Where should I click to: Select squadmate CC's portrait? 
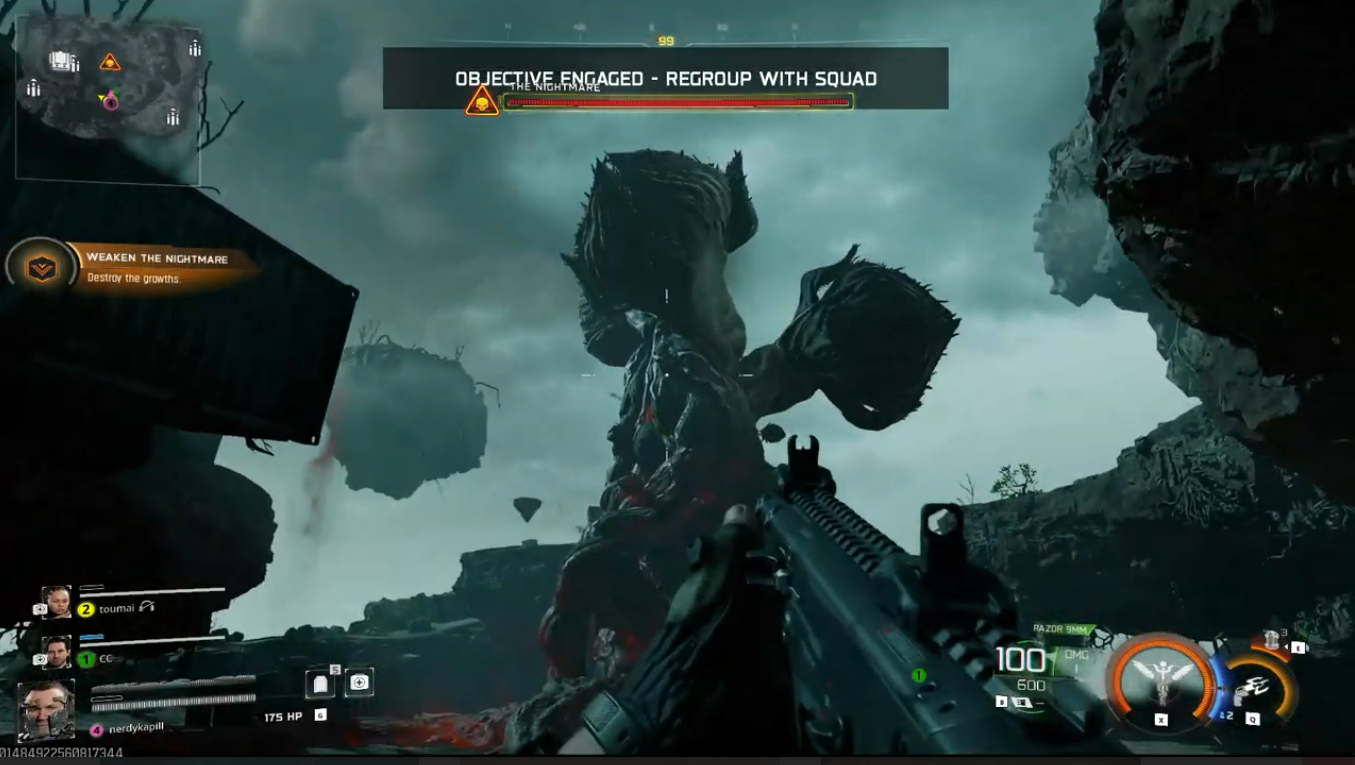point(56,652)
